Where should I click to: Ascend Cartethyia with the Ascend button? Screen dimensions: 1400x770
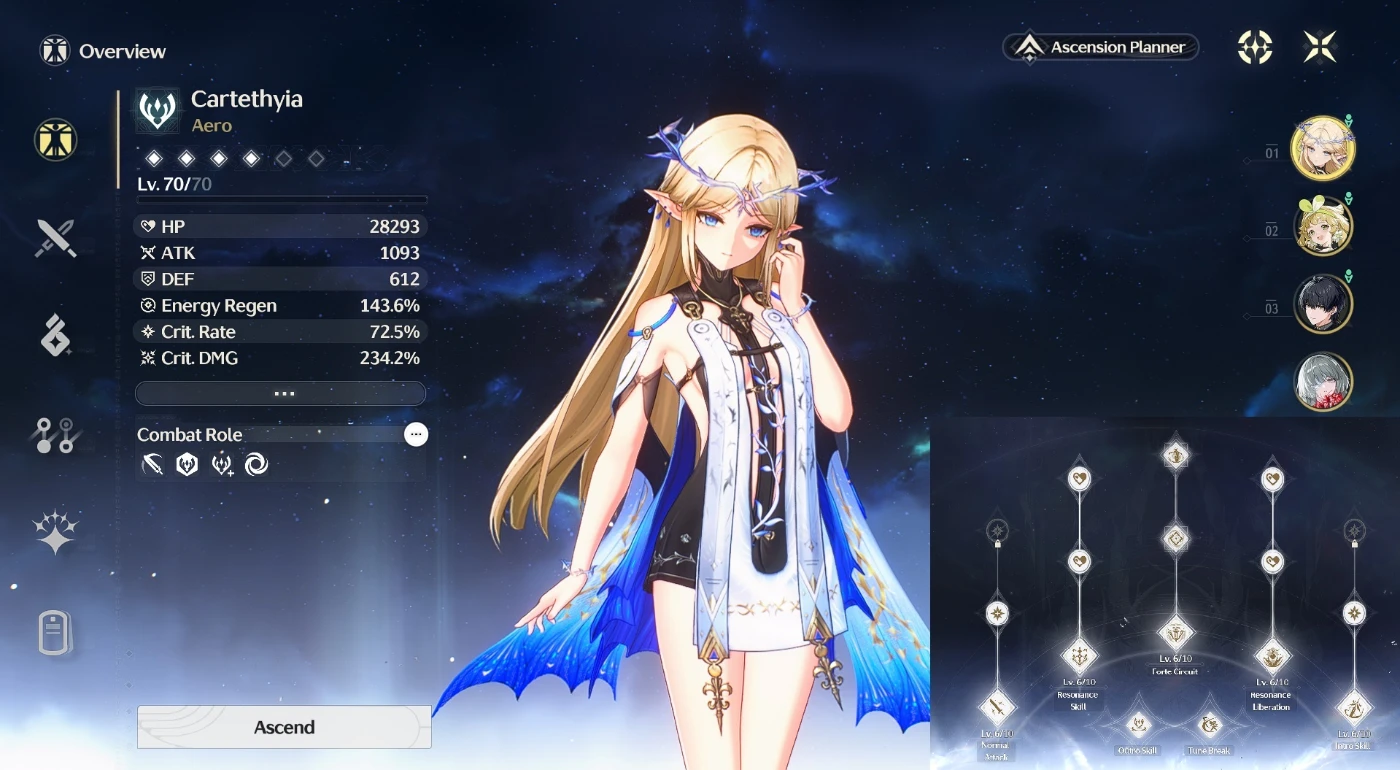point(284,727)
